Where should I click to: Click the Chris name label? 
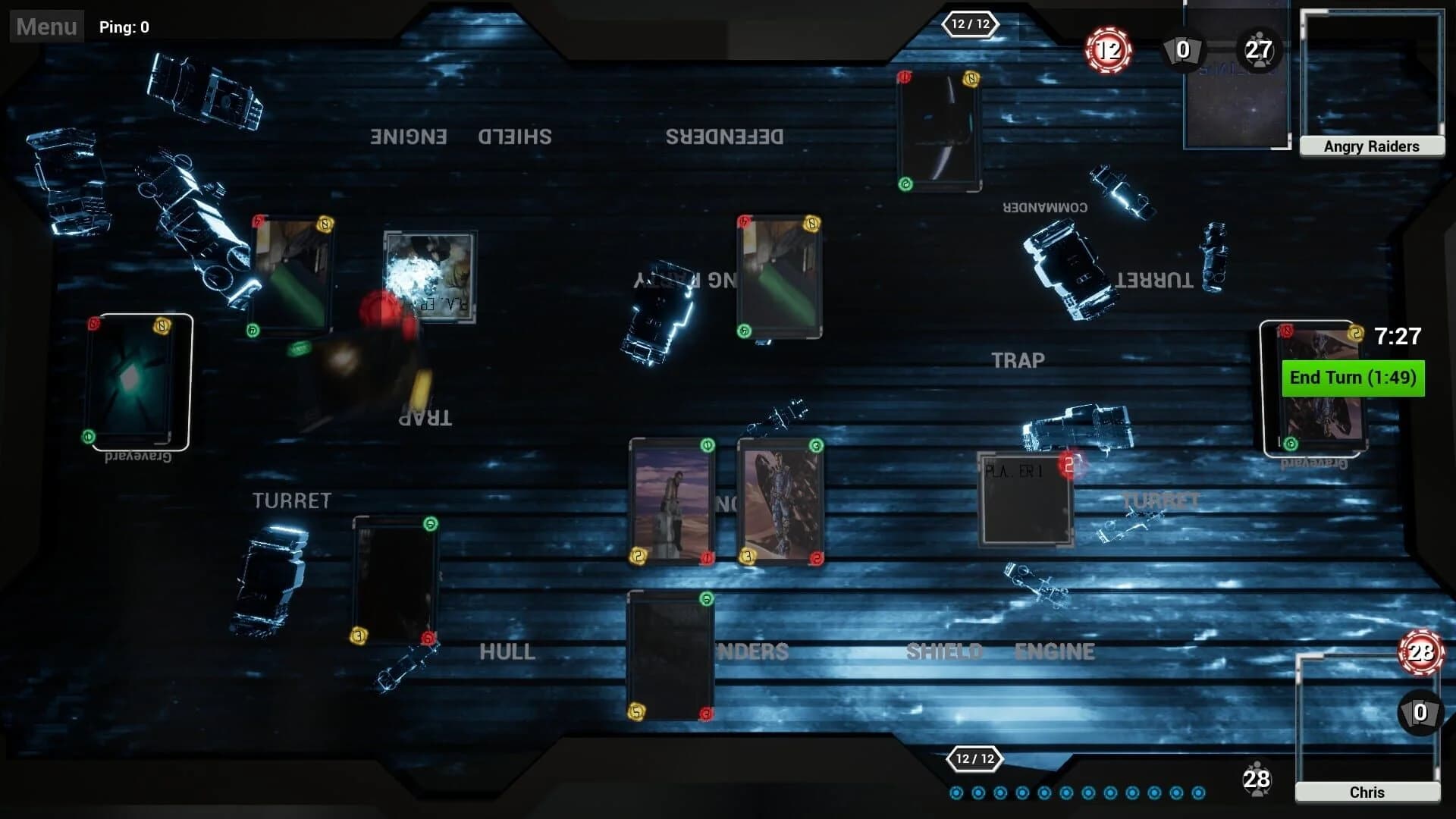click(1367, 792)
